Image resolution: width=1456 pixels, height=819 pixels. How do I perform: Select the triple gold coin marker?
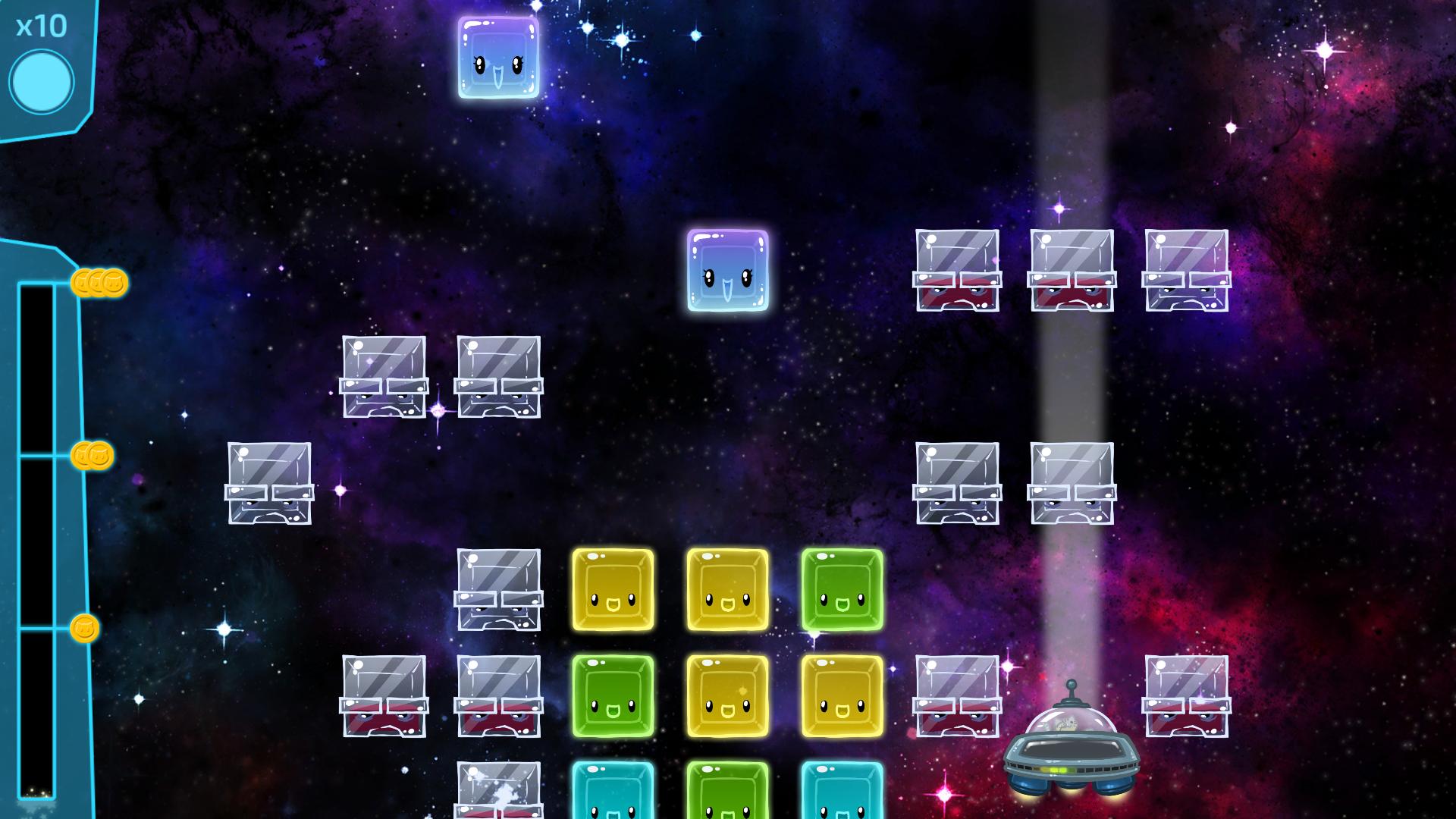[x=99, y=283]
